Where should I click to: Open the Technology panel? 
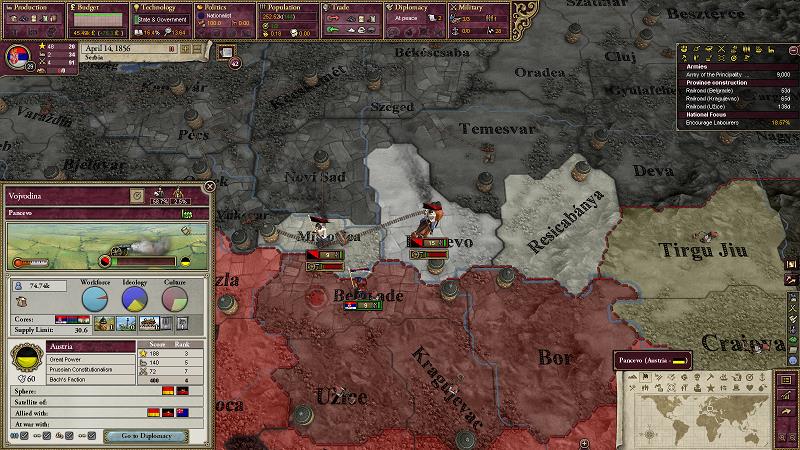tap(158, 7)
